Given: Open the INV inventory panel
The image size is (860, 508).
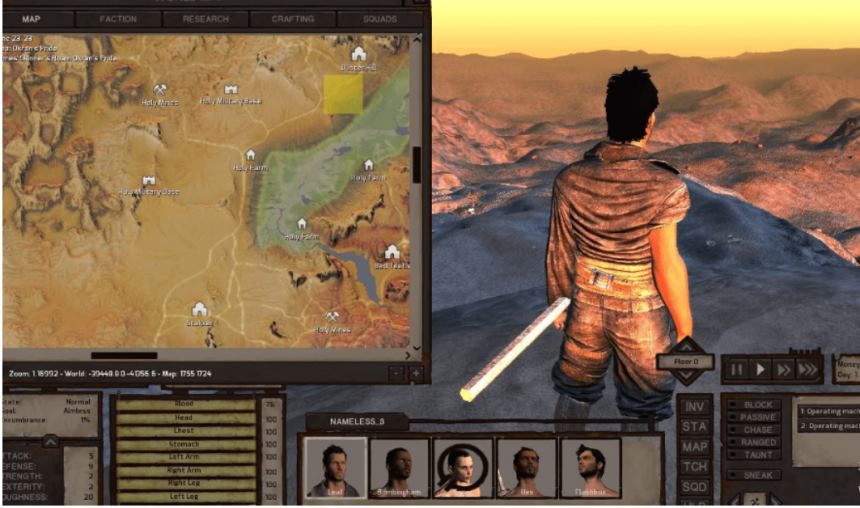Looking at the screenshot, I should click(x=695, y=407).
